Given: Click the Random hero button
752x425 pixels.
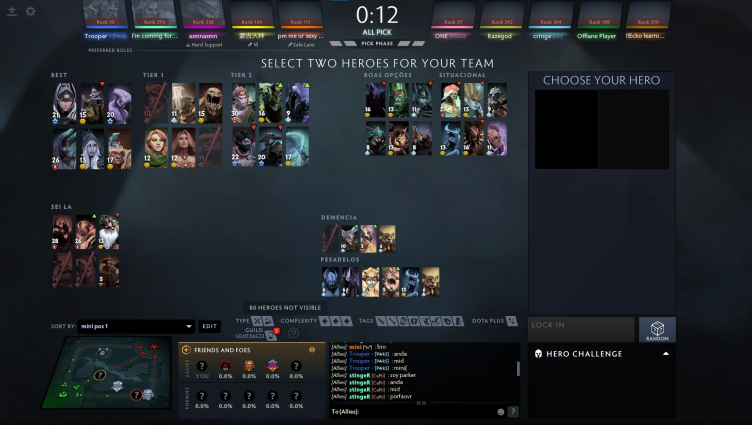Looking at the screenshot, I should (657, 330).
